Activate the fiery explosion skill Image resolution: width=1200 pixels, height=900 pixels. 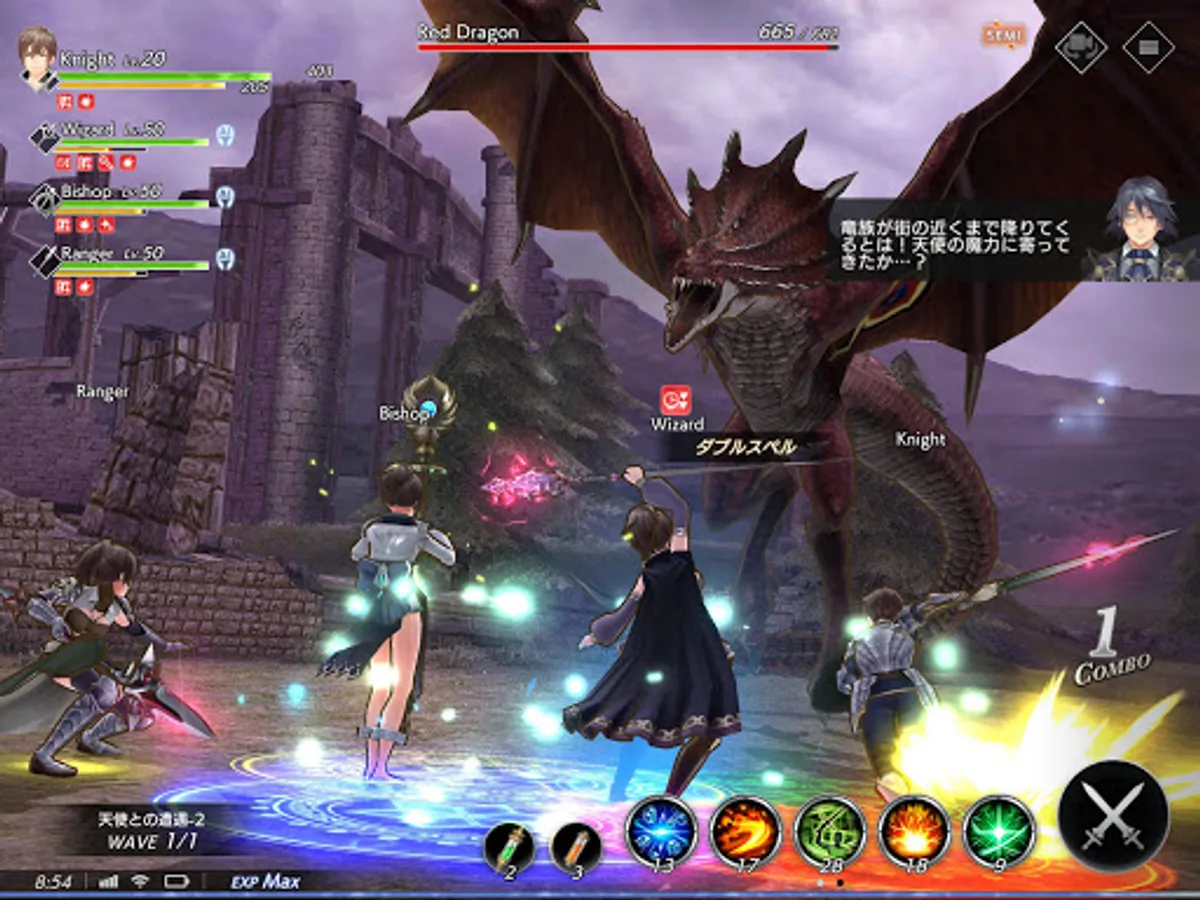click(914, 832)
